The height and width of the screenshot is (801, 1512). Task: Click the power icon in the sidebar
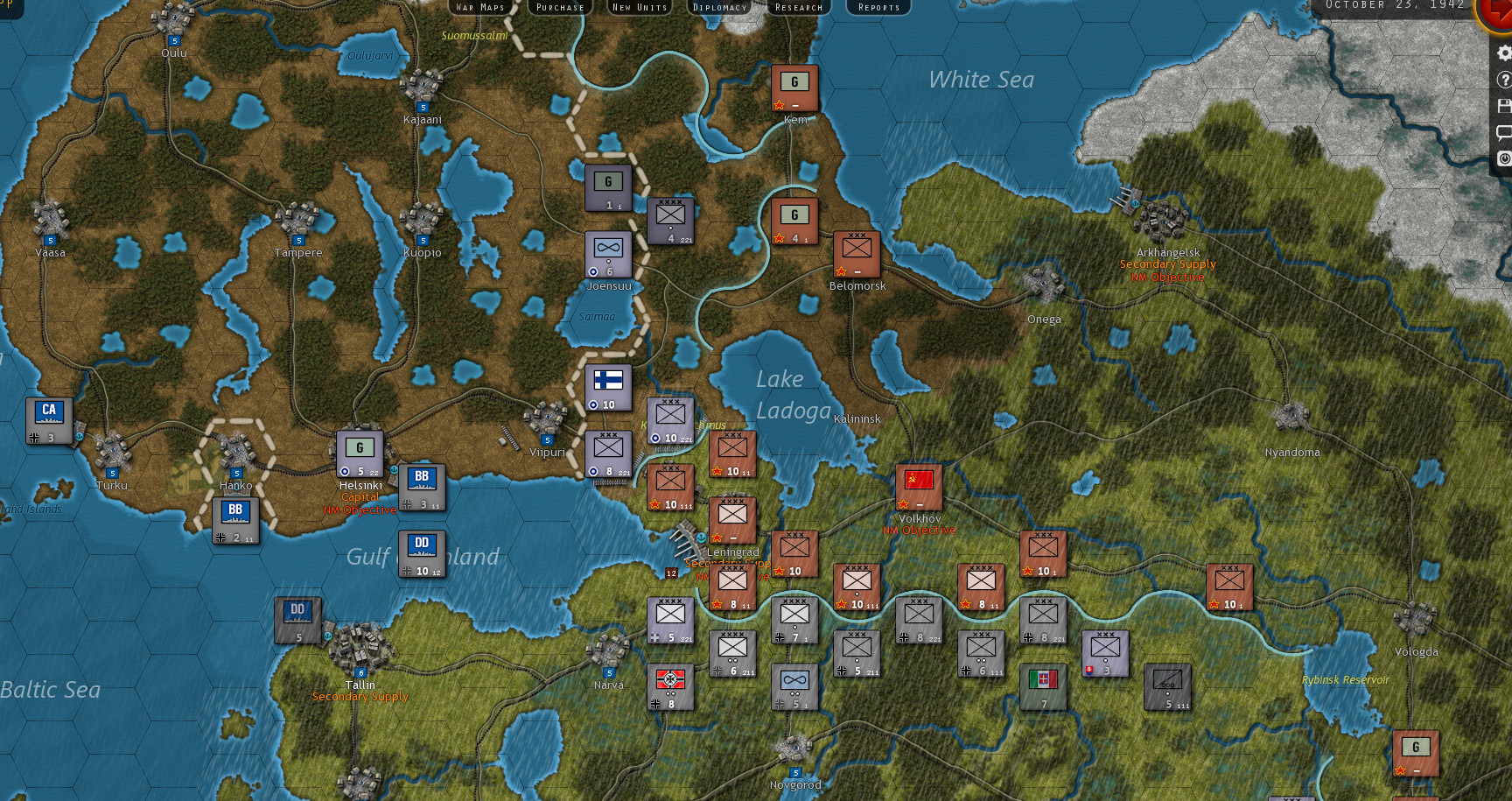pyautogui.click(x=1503, y=157)
